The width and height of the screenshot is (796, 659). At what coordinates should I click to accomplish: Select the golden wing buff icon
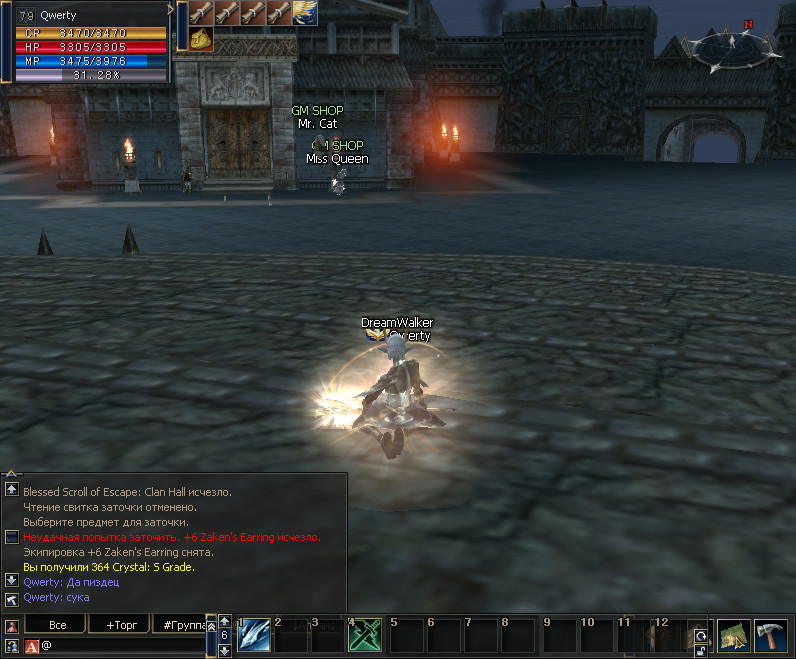[305, 13]
